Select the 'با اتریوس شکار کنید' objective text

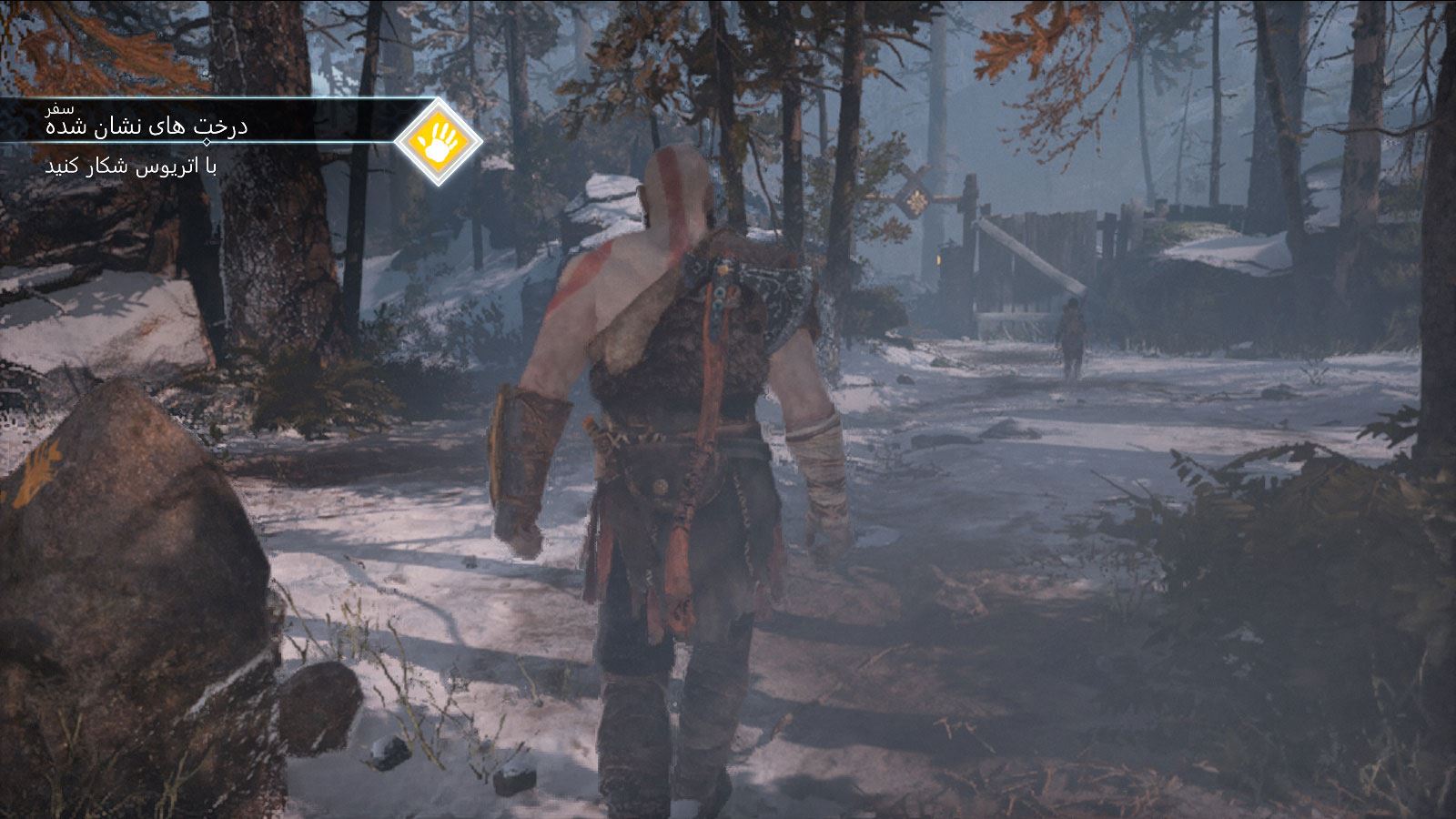tap(131, 167)
